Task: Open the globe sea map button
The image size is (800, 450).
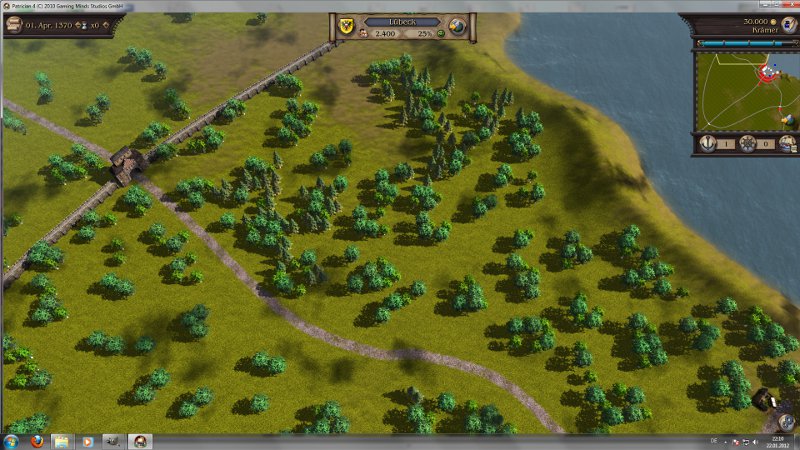Action: click(x=458, y=26)
